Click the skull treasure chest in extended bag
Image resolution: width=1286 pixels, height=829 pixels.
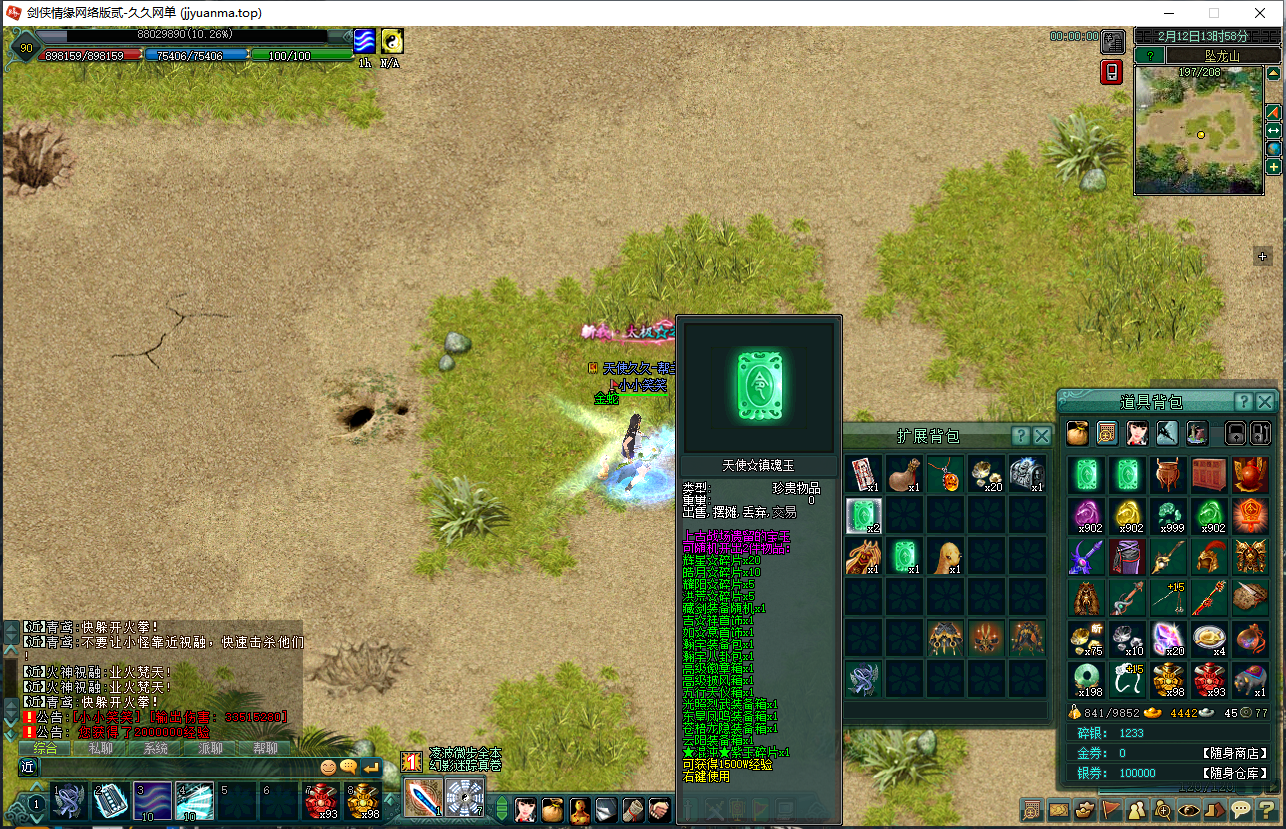tap(1027, 474)
